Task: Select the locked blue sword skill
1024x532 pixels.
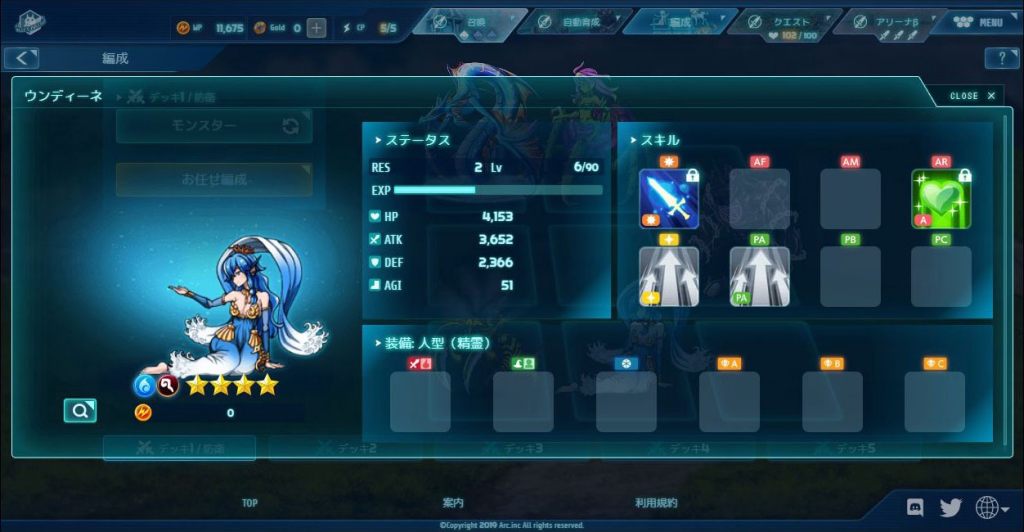Action: (x=669, y=198)
